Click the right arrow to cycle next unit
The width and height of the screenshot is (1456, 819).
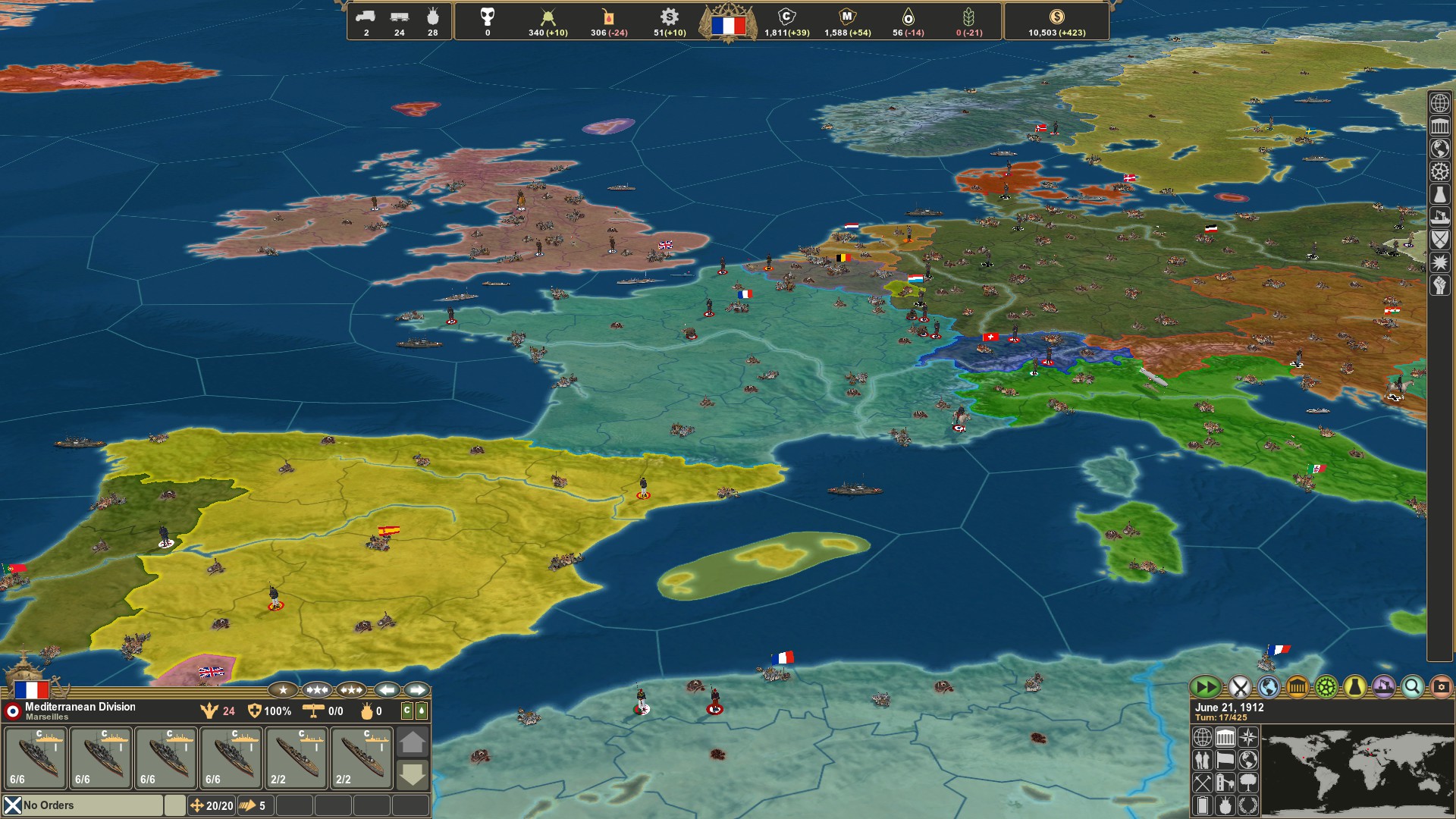[x=416, y=691]
